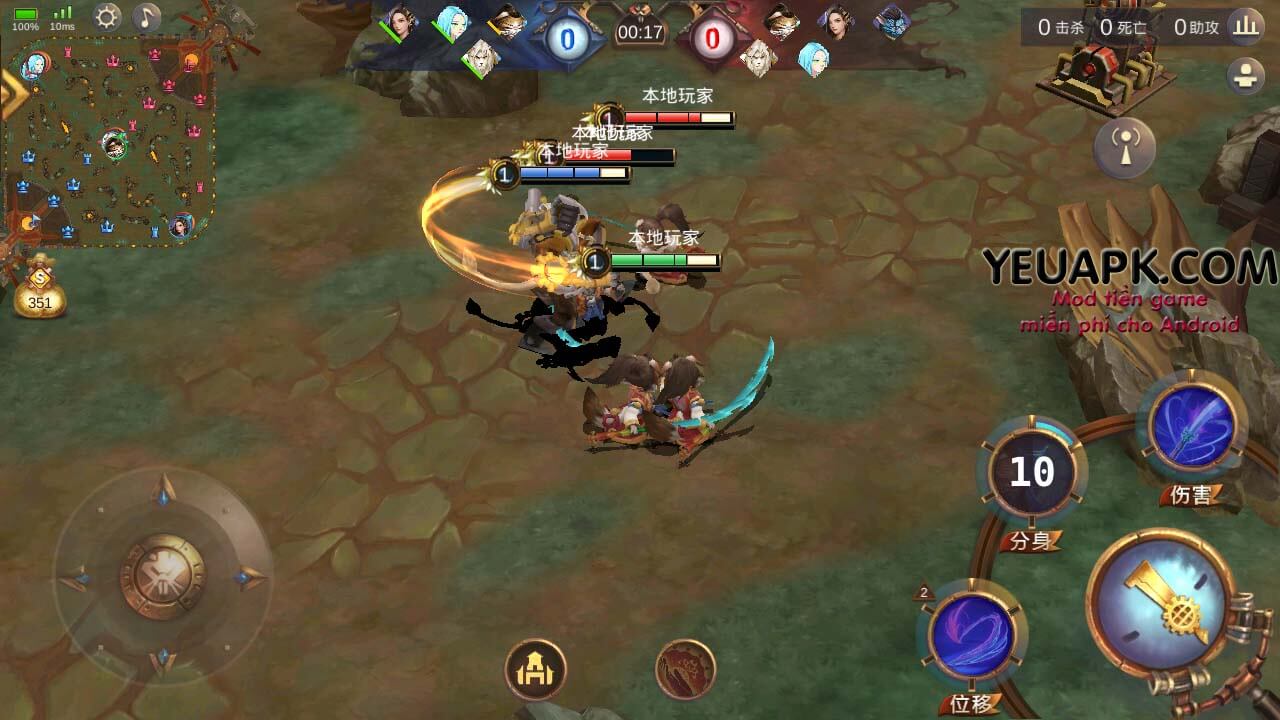Open the scoreboard stats icon near kill counters
This screenshot has height=720, width=1280.
(x=1244, y=29)
